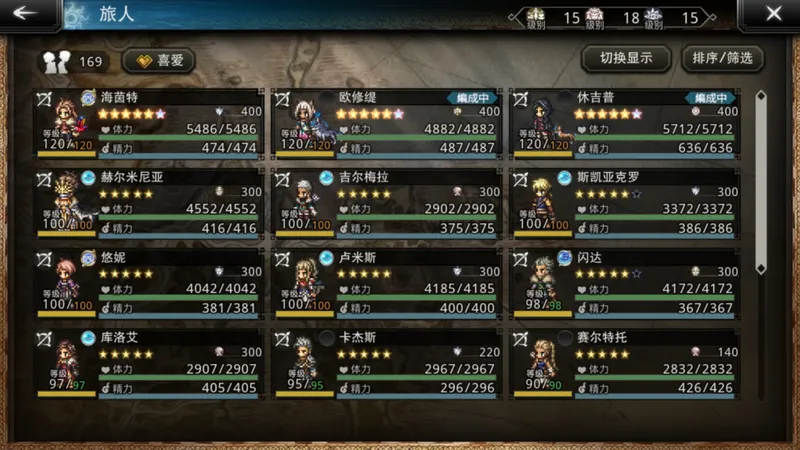Viewport: 800px width, 450px height.
Task: Close the traveler list screen
Action: [773, 14]
